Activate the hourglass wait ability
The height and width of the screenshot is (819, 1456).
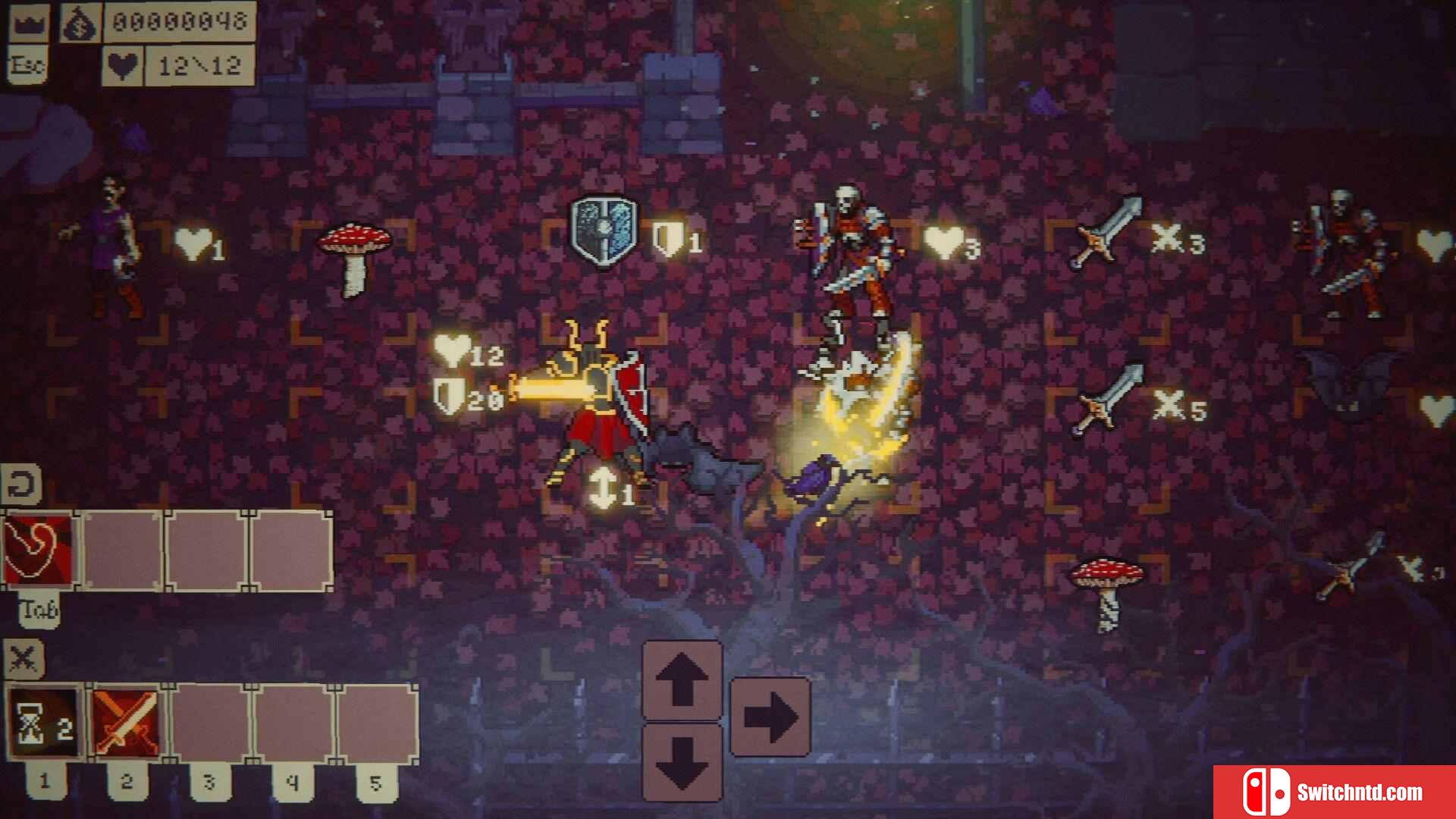tap(44, 723)
